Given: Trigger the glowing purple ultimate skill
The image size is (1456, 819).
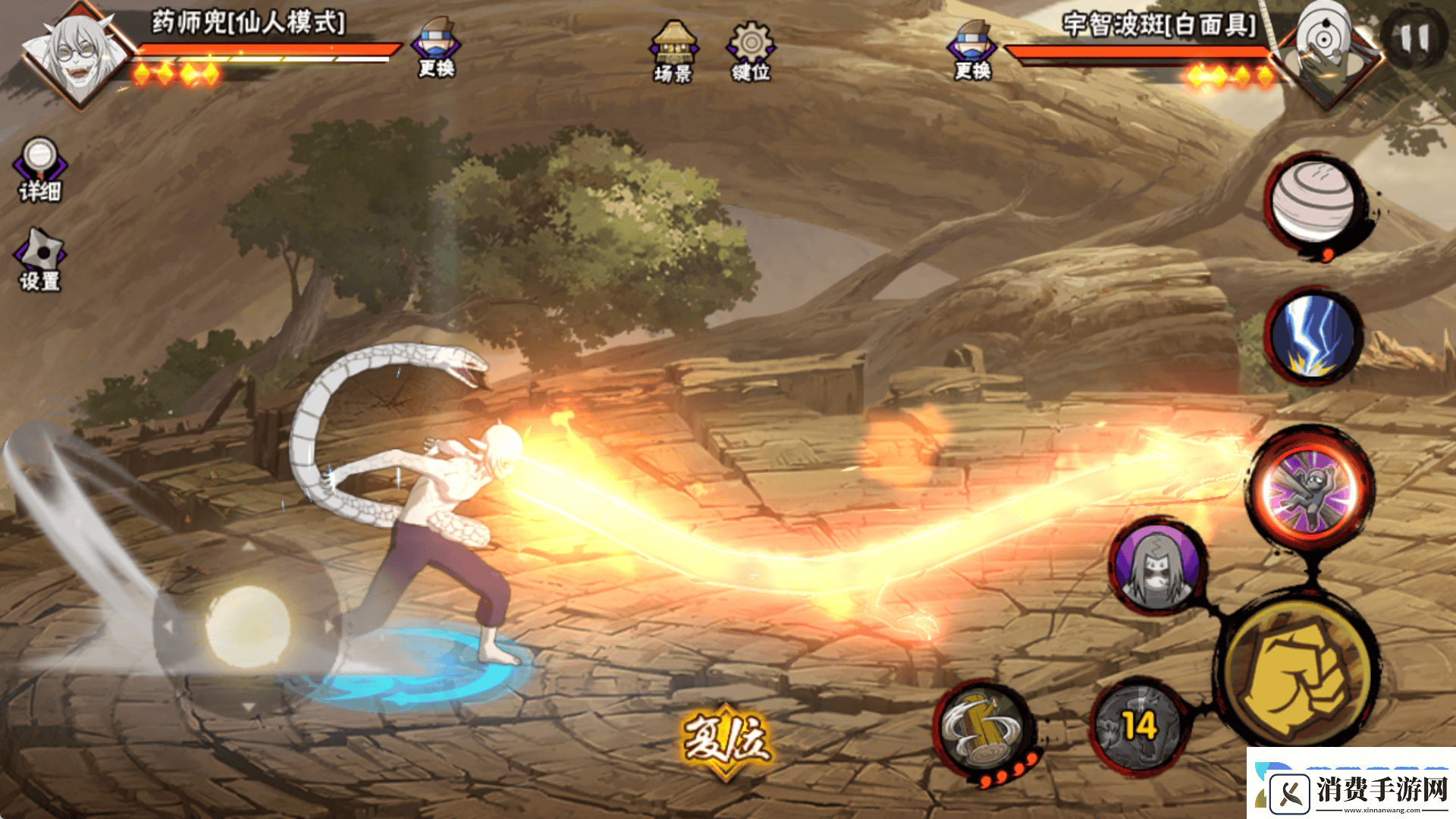Looking at the screenshot, I should pyautogui.click(x=1310, y=490).
